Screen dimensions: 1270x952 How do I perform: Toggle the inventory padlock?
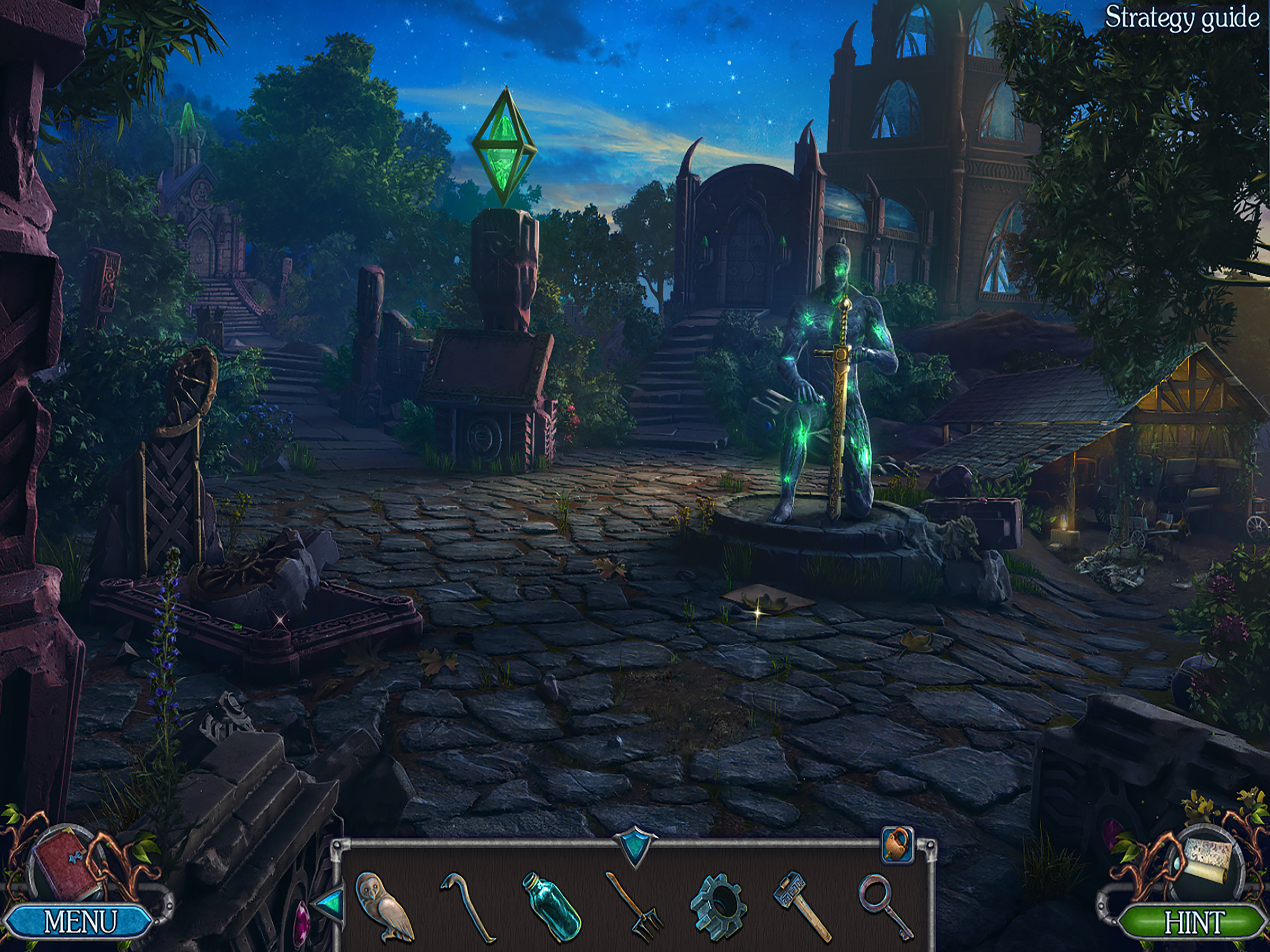point(897,845)
